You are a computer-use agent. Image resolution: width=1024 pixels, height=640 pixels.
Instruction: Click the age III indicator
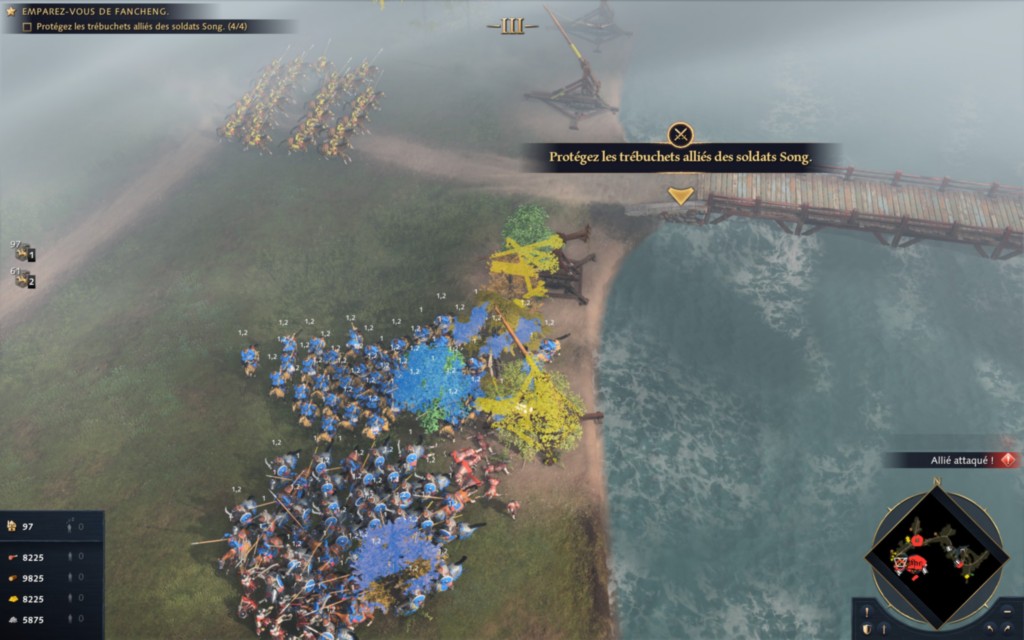(x=512, y=26)
